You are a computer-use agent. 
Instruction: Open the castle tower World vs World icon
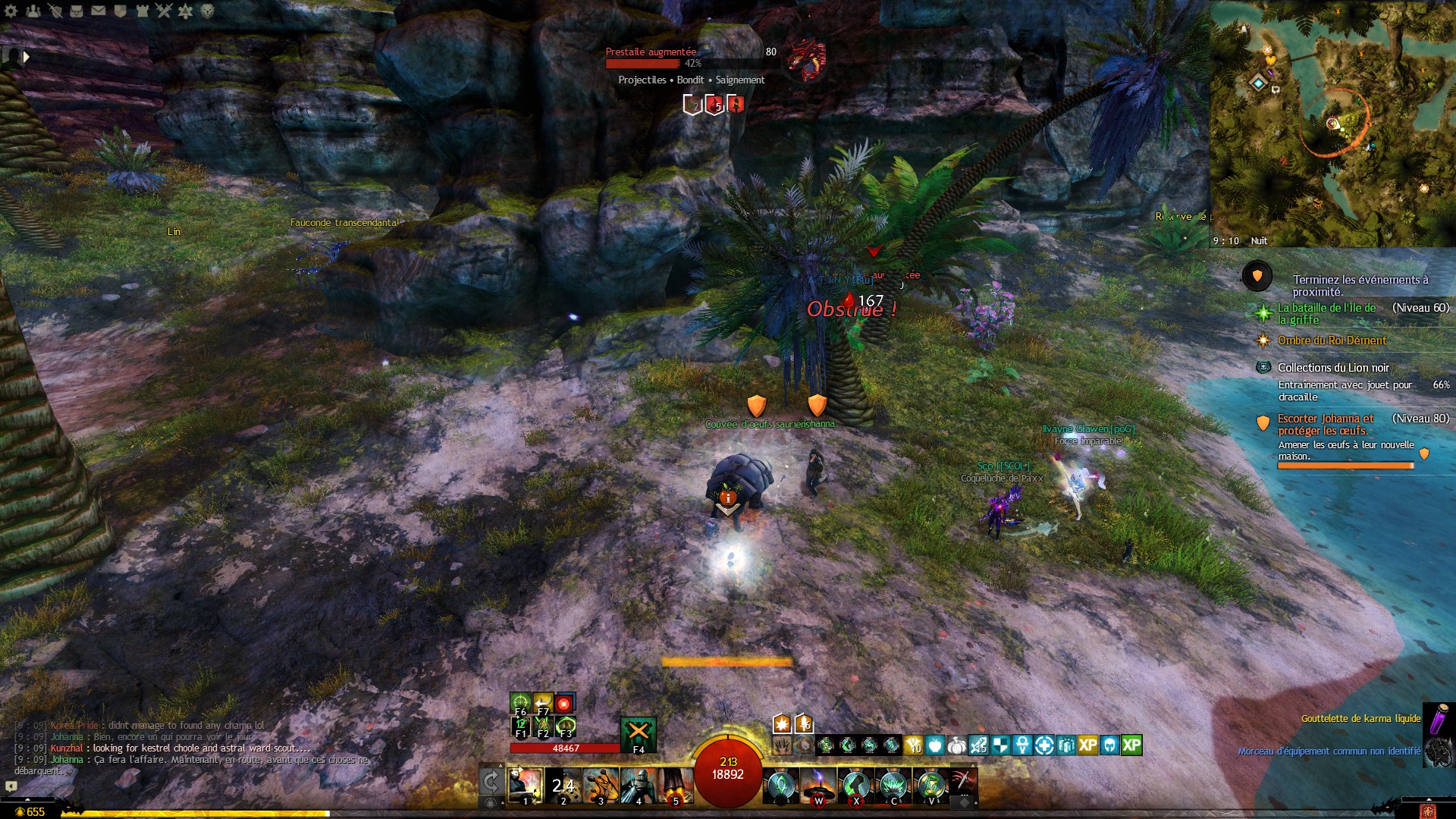pyautogui.click(x=142, y=11)
